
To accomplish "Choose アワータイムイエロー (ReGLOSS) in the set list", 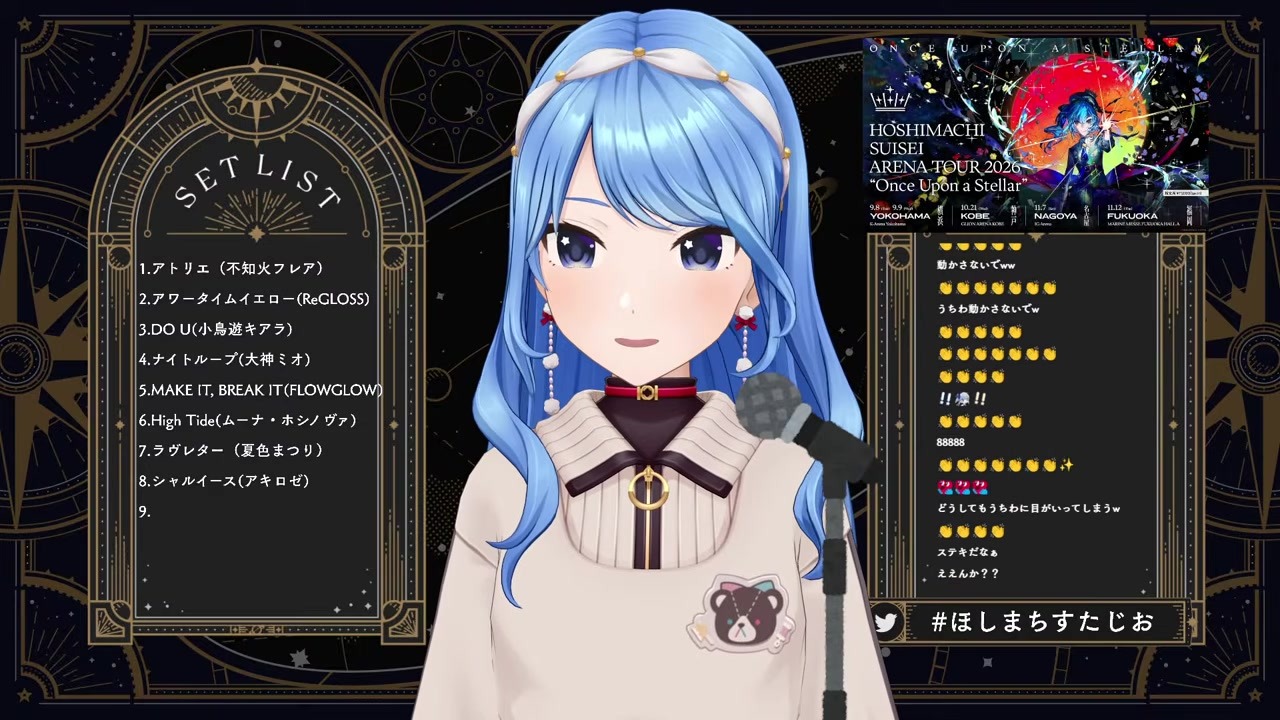I will (254, 299).
